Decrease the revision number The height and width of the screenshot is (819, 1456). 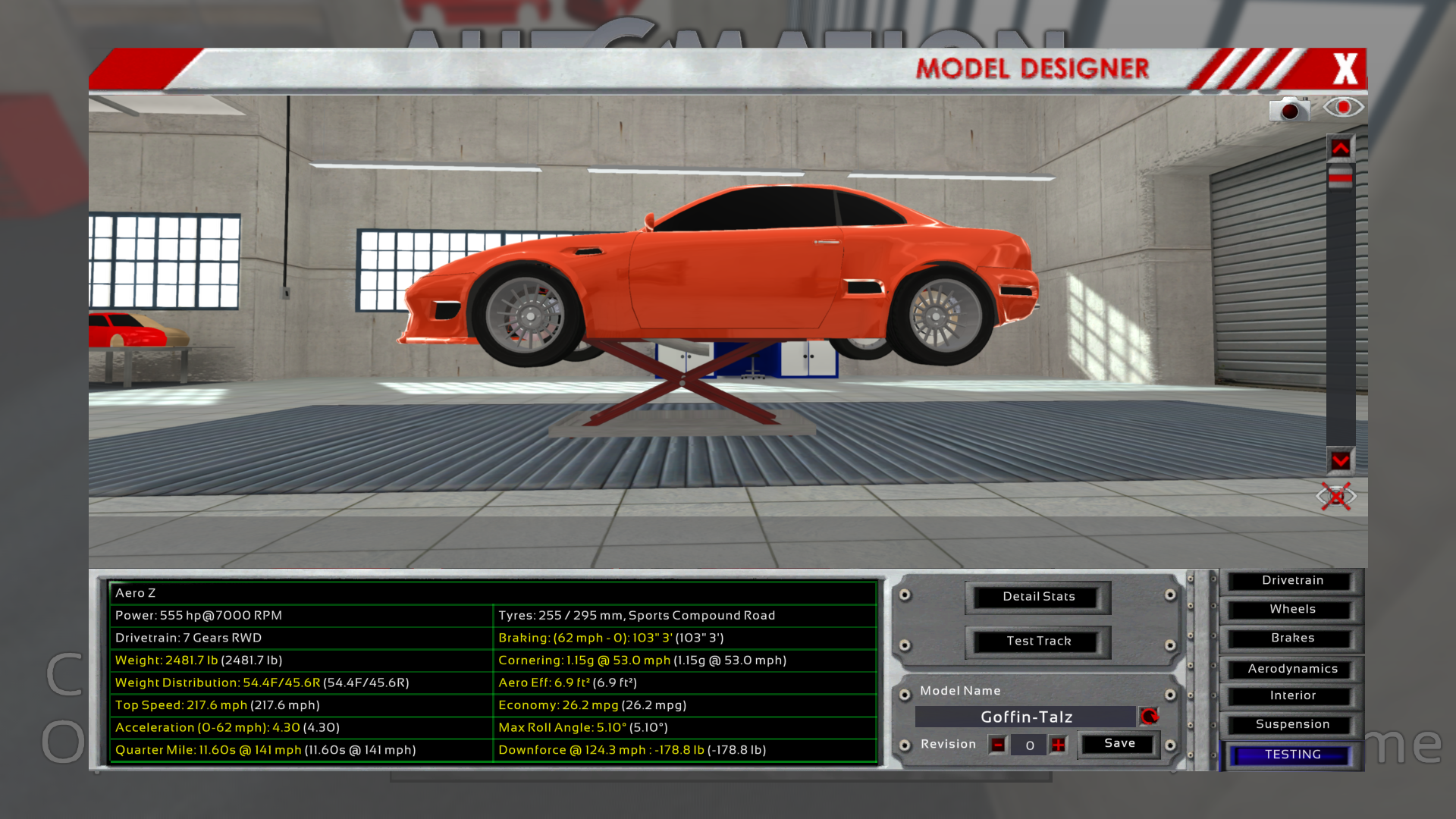point(998,745)
